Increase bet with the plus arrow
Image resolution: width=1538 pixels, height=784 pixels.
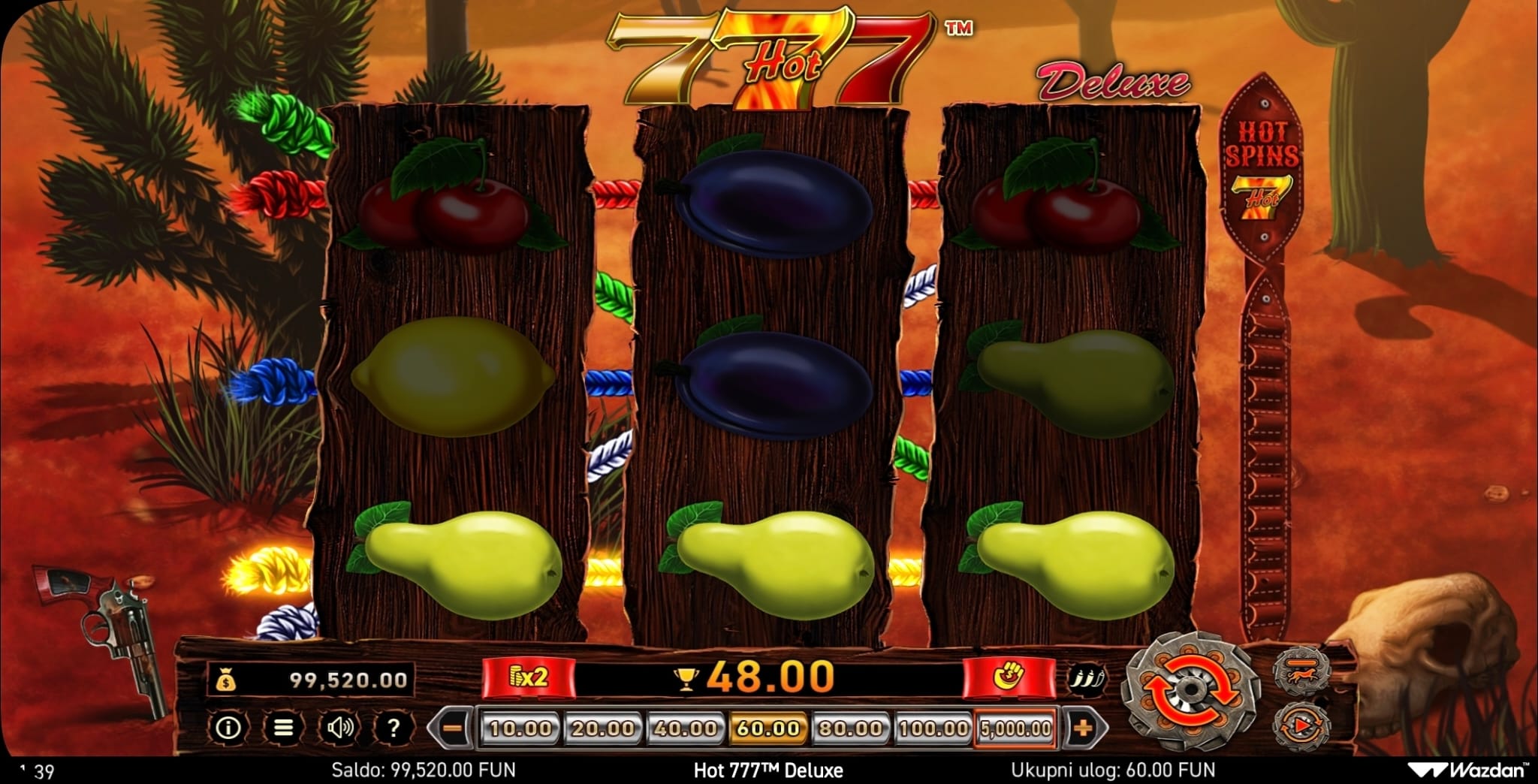1082,728
